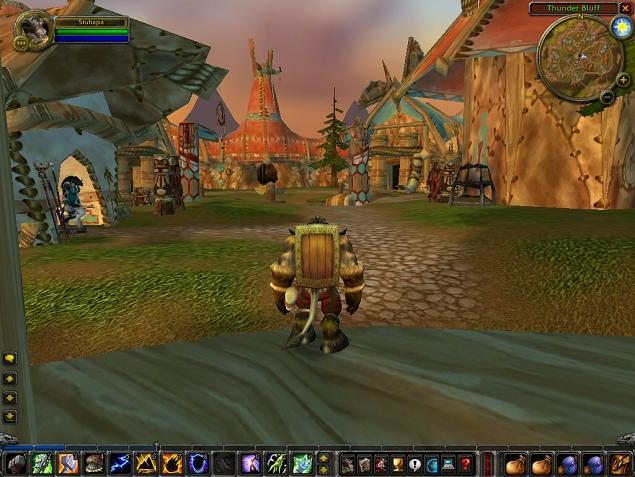Open the quest log exclamation button
This screenshot has width=635, height=477.
pos(415,464)
